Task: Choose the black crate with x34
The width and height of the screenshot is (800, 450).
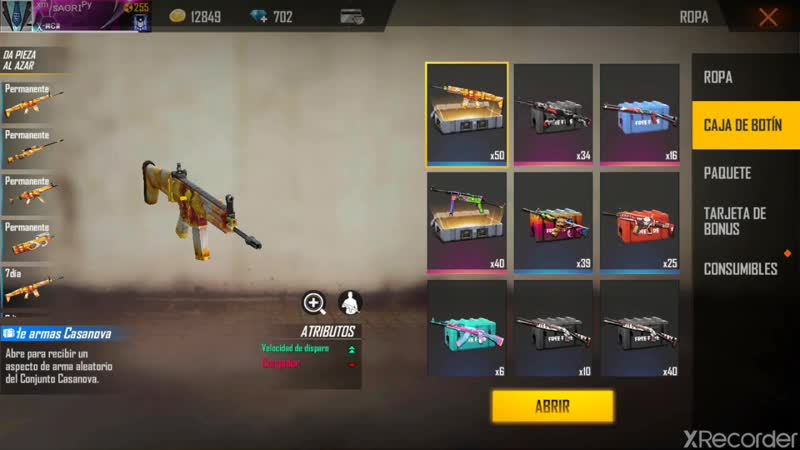Action: pos(553,114)
